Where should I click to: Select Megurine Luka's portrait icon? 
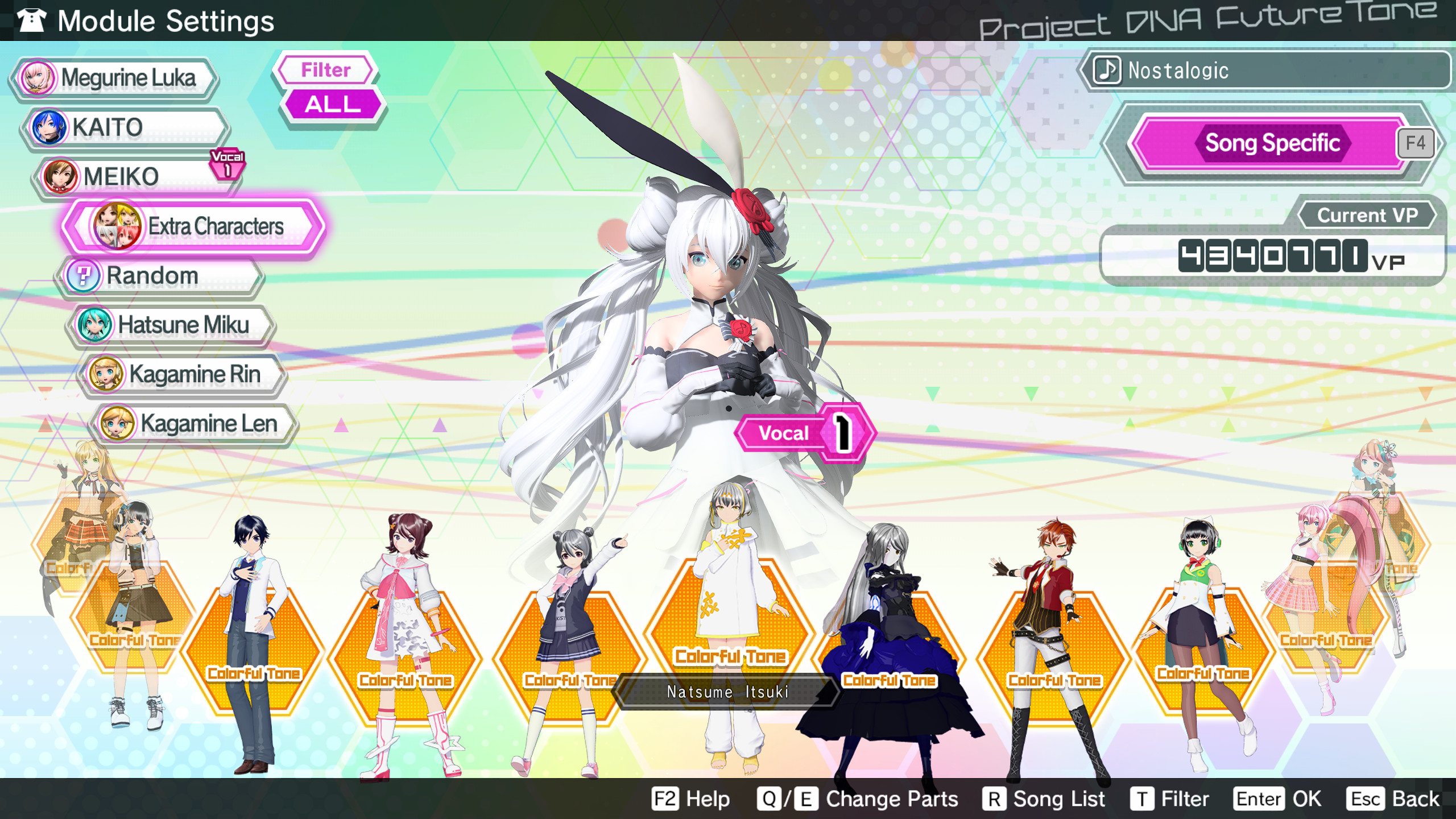coord(37,78)
